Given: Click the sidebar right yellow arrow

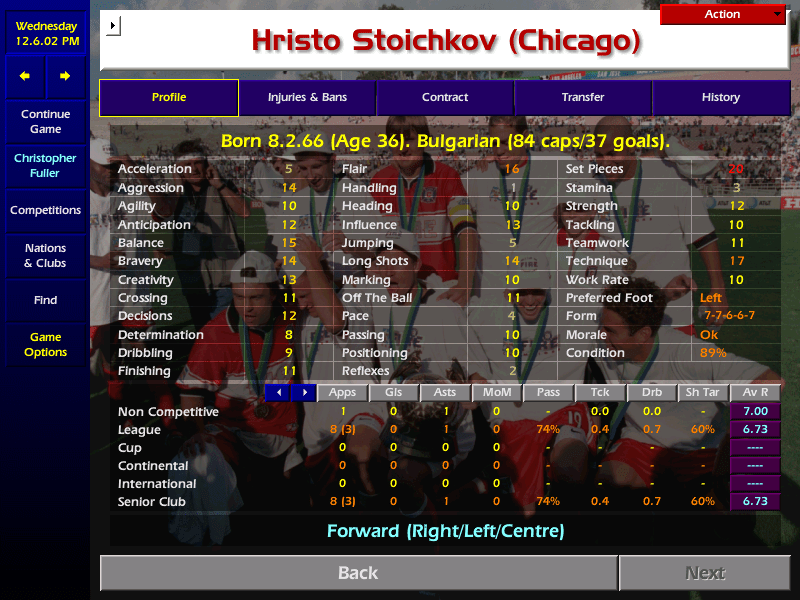Looking at the screenshot, I should (x=65, y=76).
